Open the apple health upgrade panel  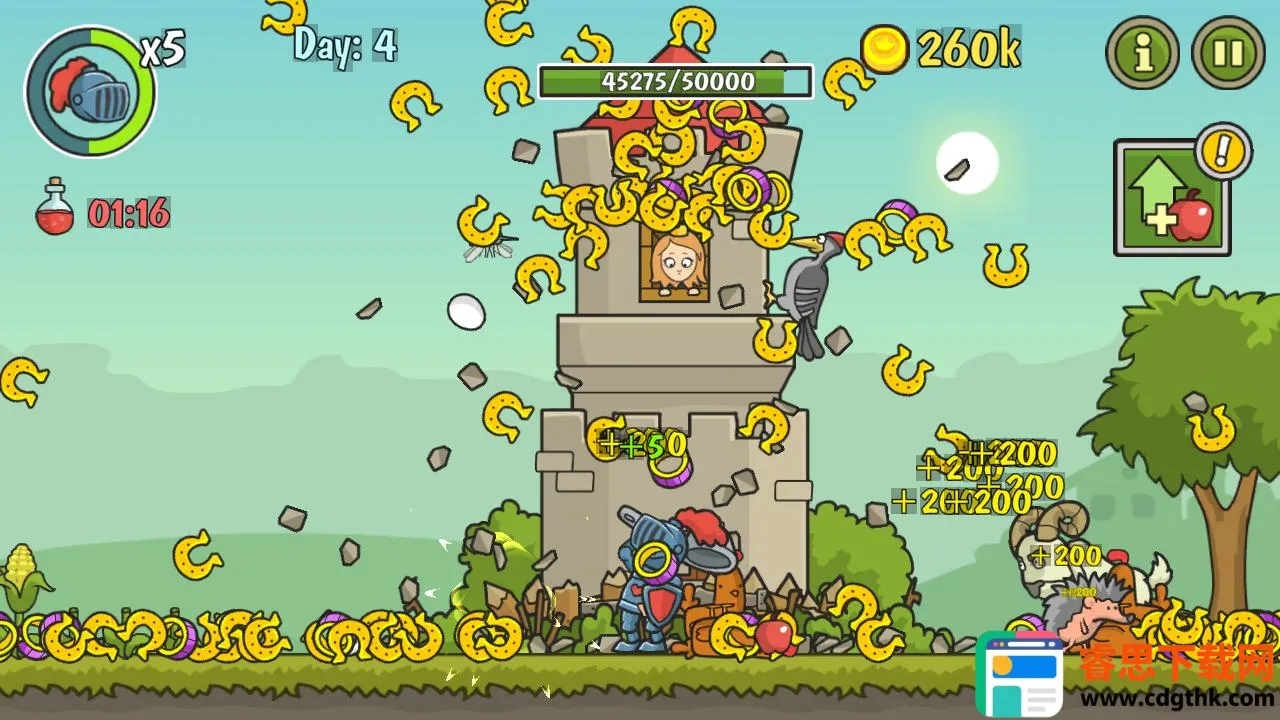tap(1171, 198)
